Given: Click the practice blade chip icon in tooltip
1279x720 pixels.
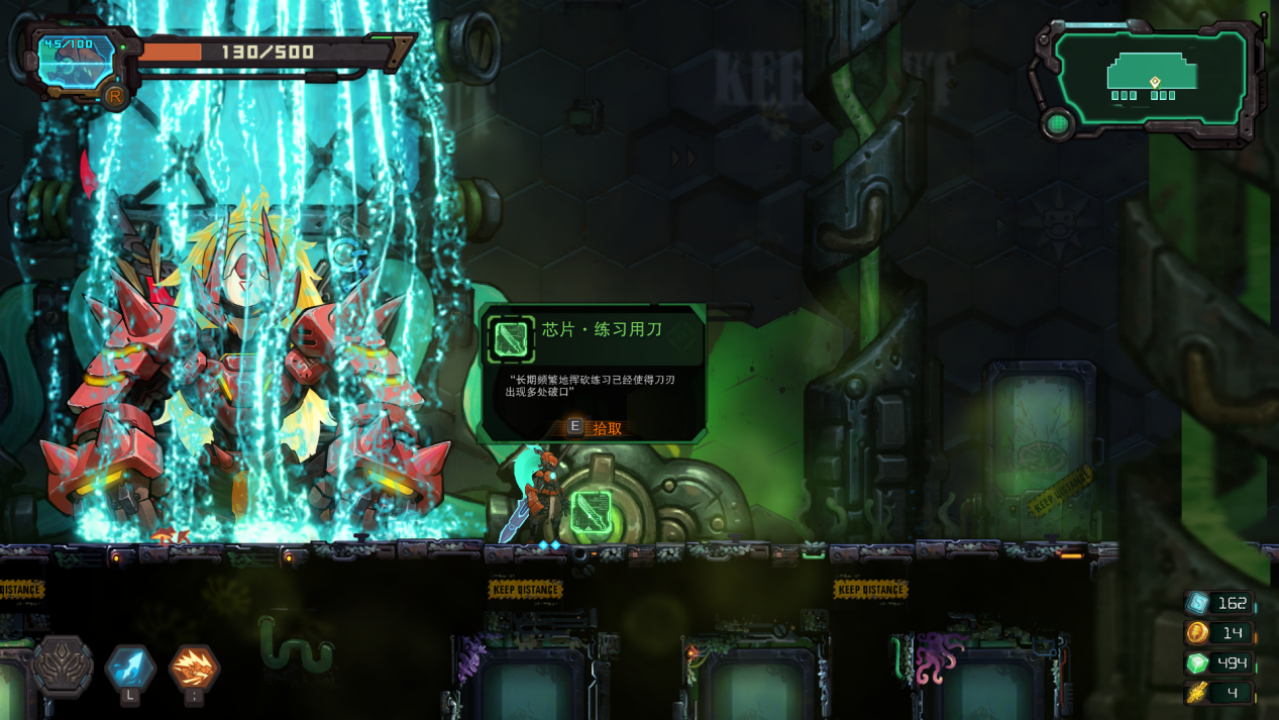Looking at the screenshot, I should tap(510, 339).
